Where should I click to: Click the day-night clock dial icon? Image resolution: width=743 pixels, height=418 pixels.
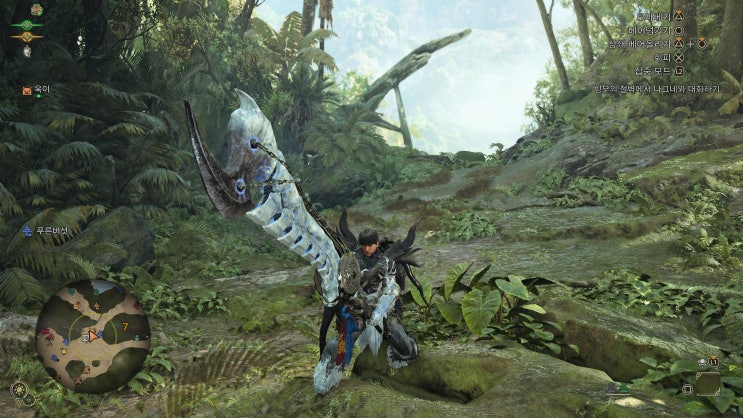pos(19,389)
